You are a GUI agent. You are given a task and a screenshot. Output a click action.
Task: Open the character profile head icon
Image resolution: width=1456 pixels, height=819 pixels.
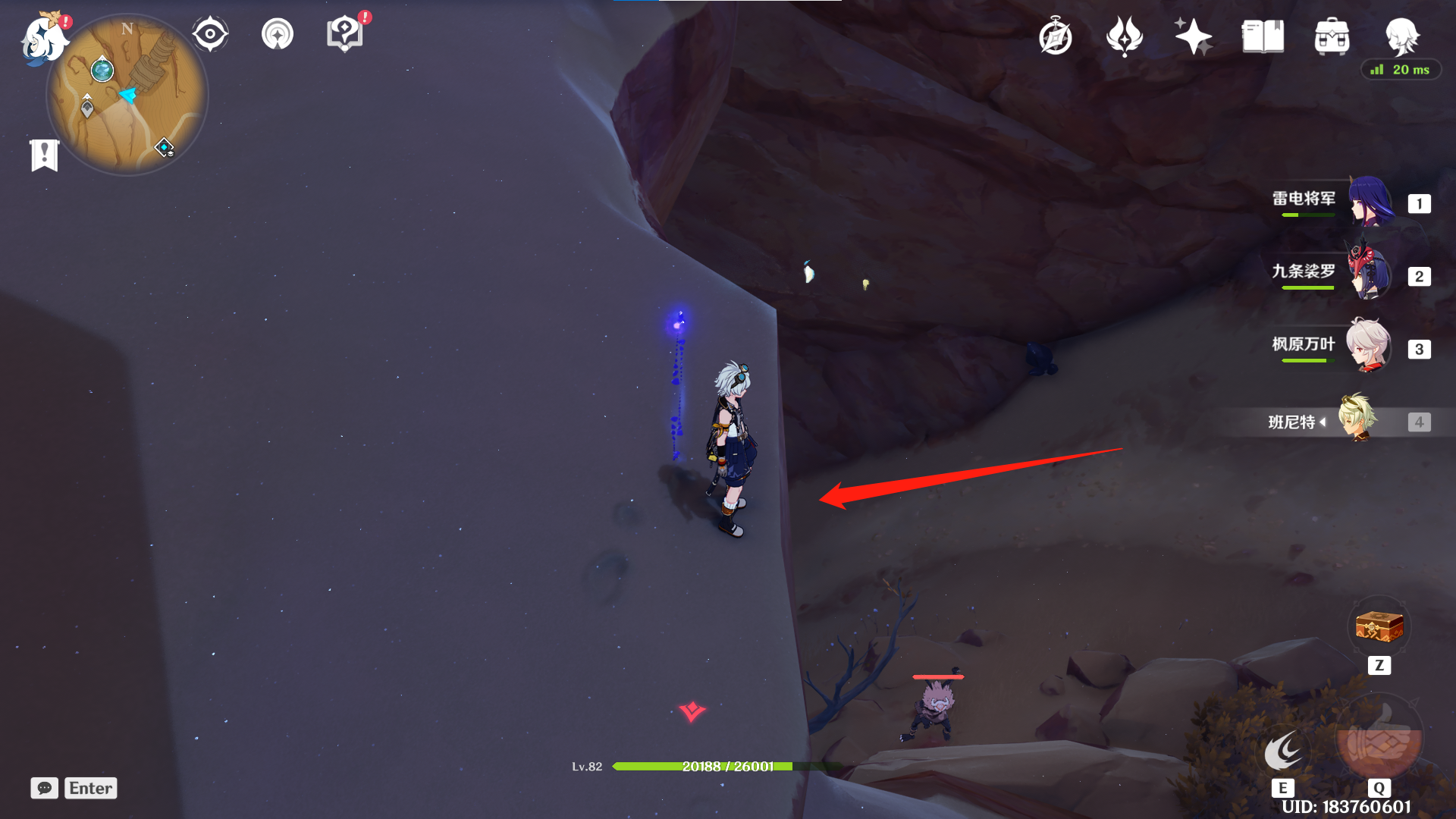coord(1401,36)
